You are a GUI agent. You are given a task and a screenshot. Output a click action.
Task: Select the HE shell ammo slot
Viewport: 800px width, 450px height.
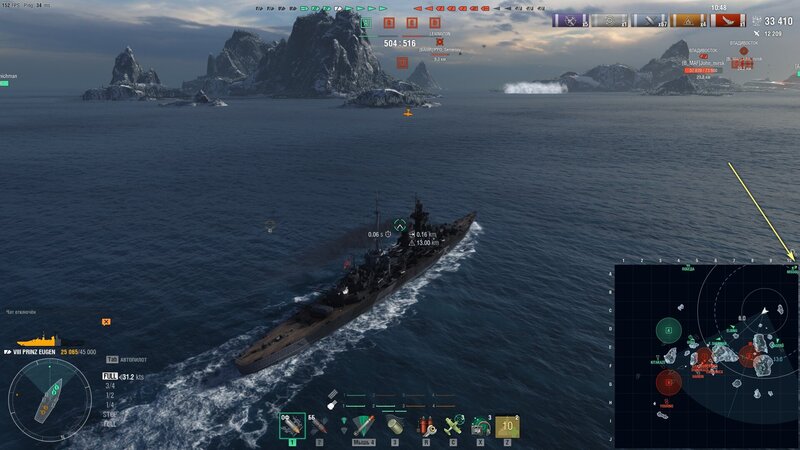[x=292, y=427]
